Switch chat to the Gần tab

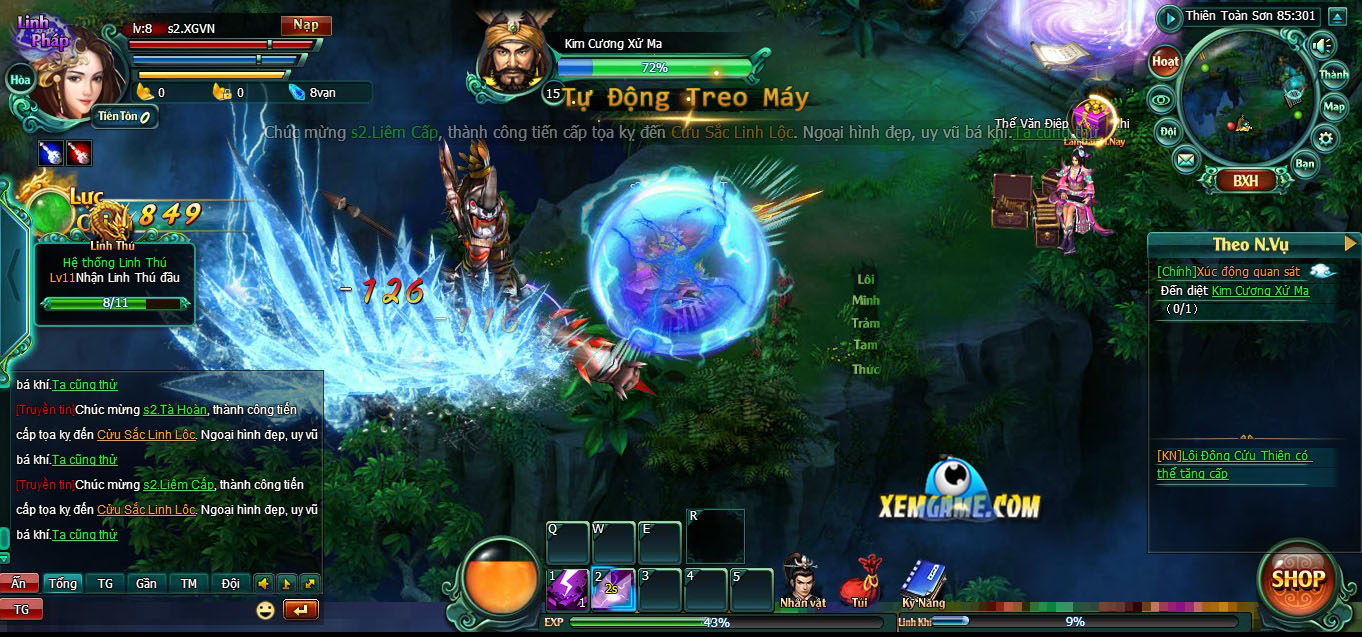tap(146, 583)
